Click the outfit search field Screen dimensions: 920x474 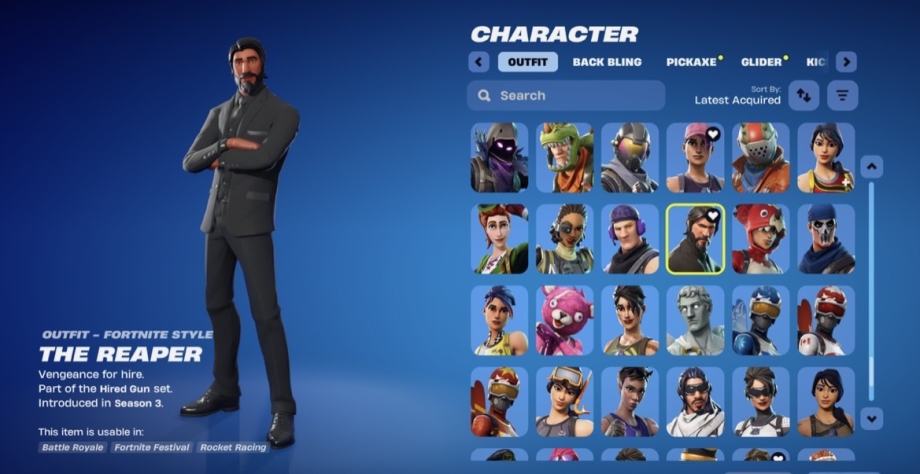(566, 96)
